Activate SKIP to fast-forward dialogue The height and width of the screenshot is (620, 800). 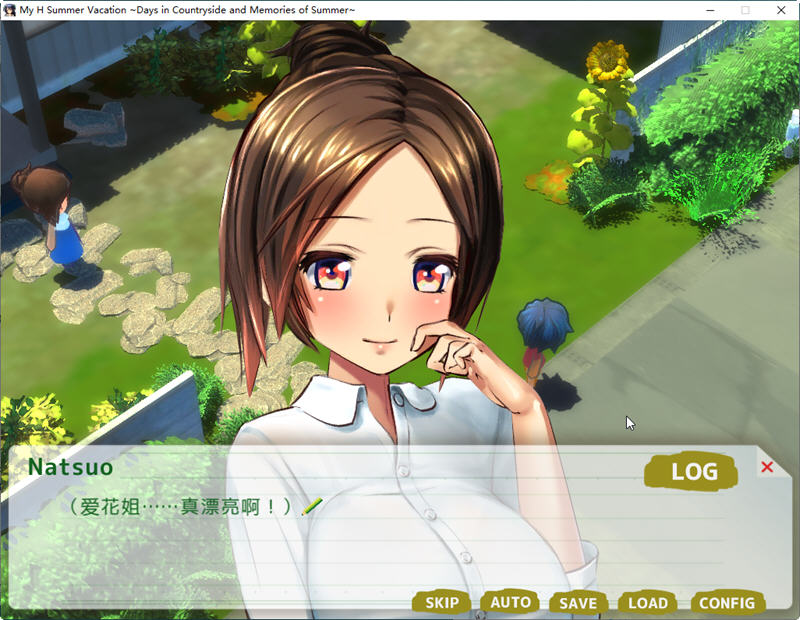click(442, 603)
